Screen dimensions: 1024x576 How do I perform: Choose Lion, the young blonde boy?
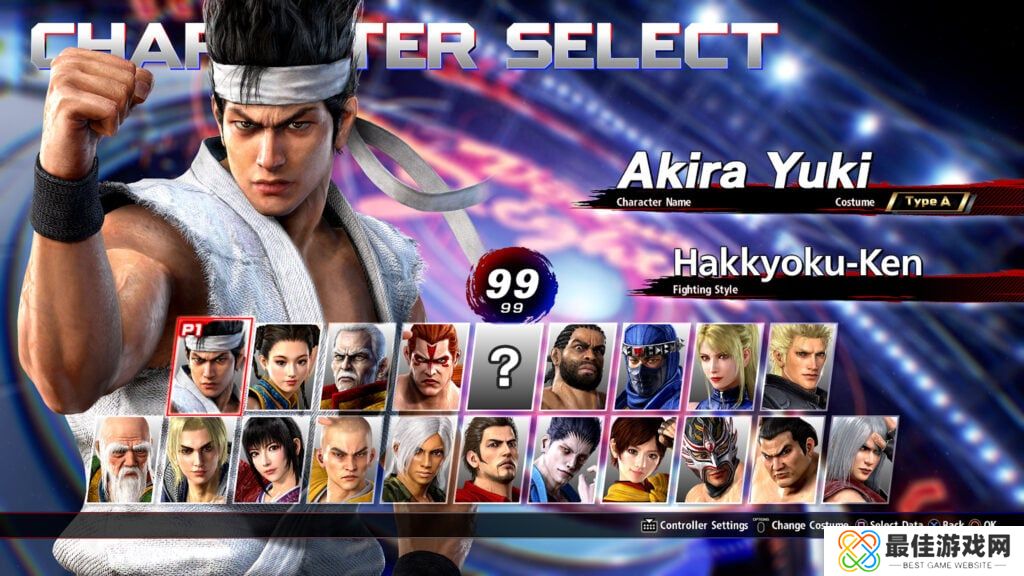[x=198, y=459]
